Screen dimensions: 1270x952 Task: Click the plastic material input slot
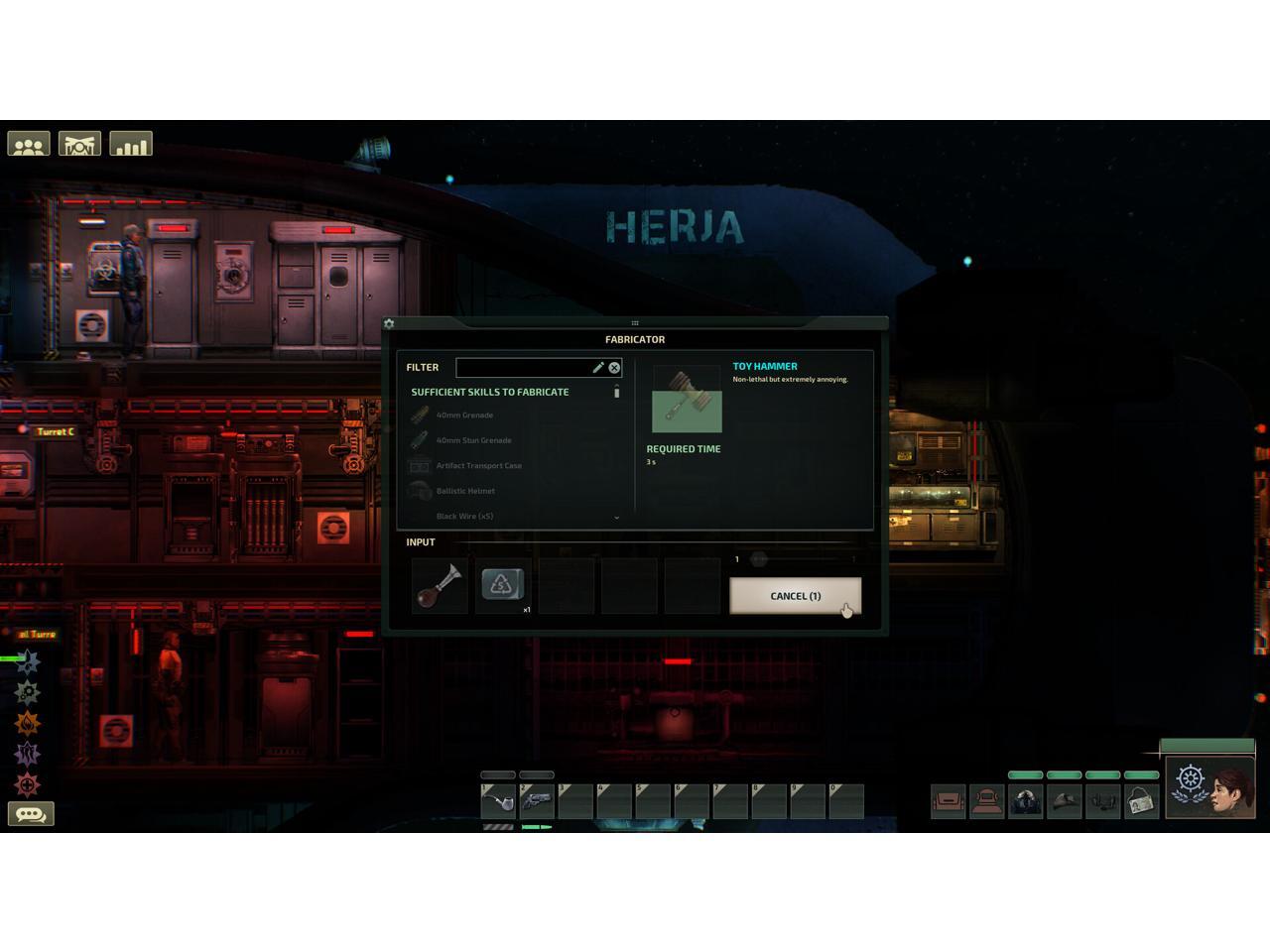coord(502,585)
